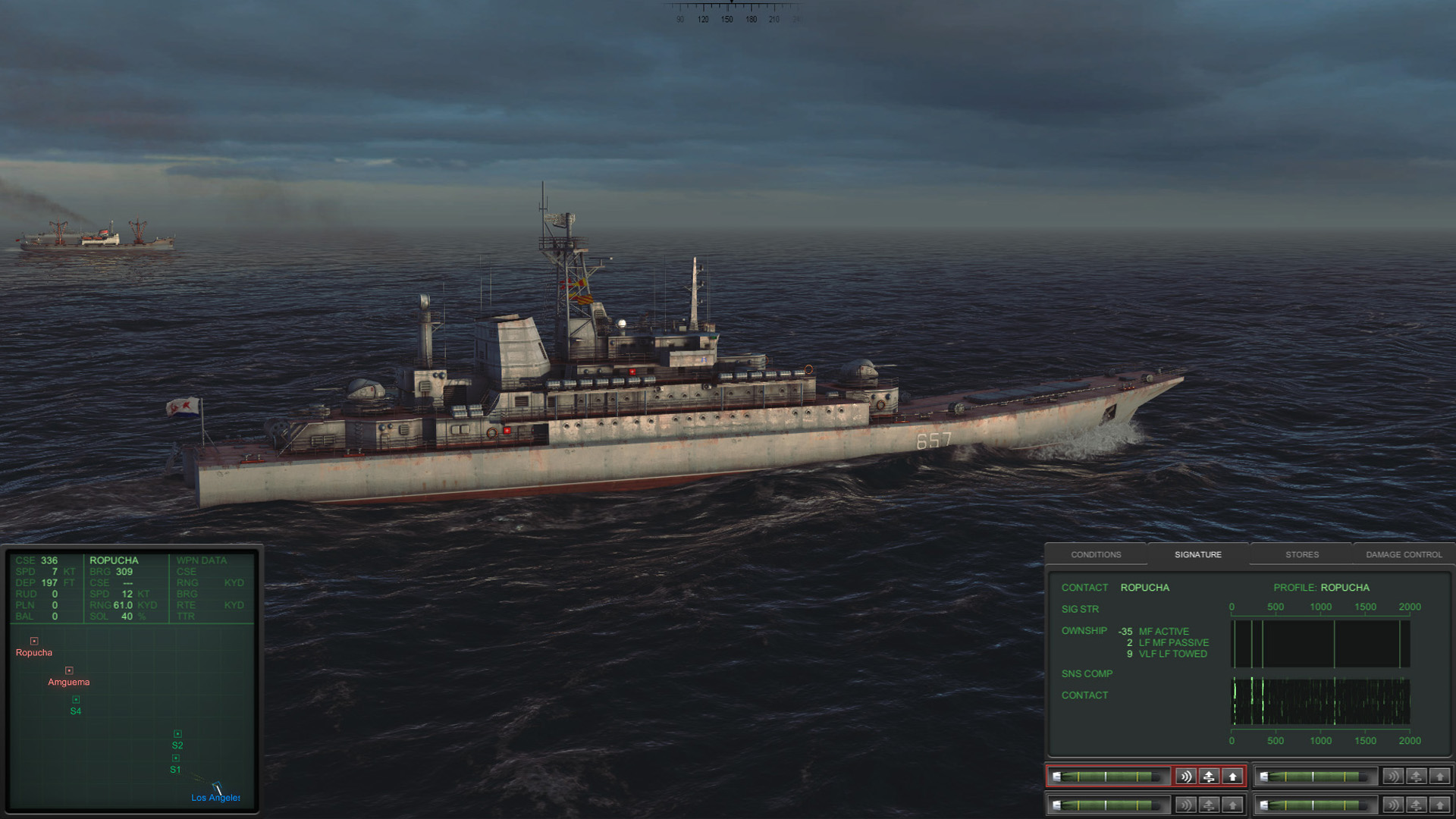Pick the S1 contact marker
This screenshot has height=819, width=1456.
pyautogui.click(x=176, y=758)
